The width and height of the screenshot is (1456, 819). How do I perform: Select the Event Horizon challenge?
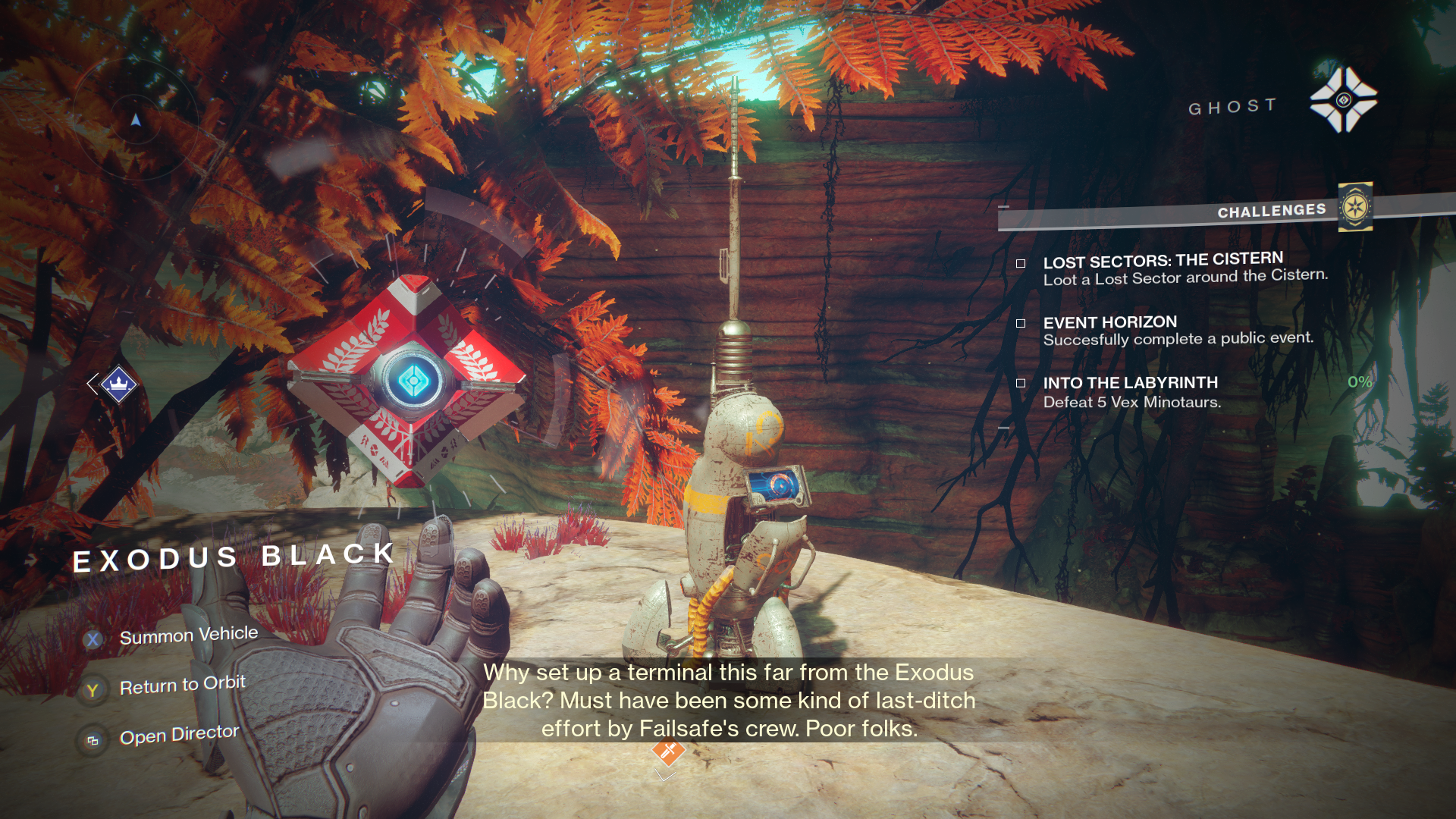click(1109, 322)
